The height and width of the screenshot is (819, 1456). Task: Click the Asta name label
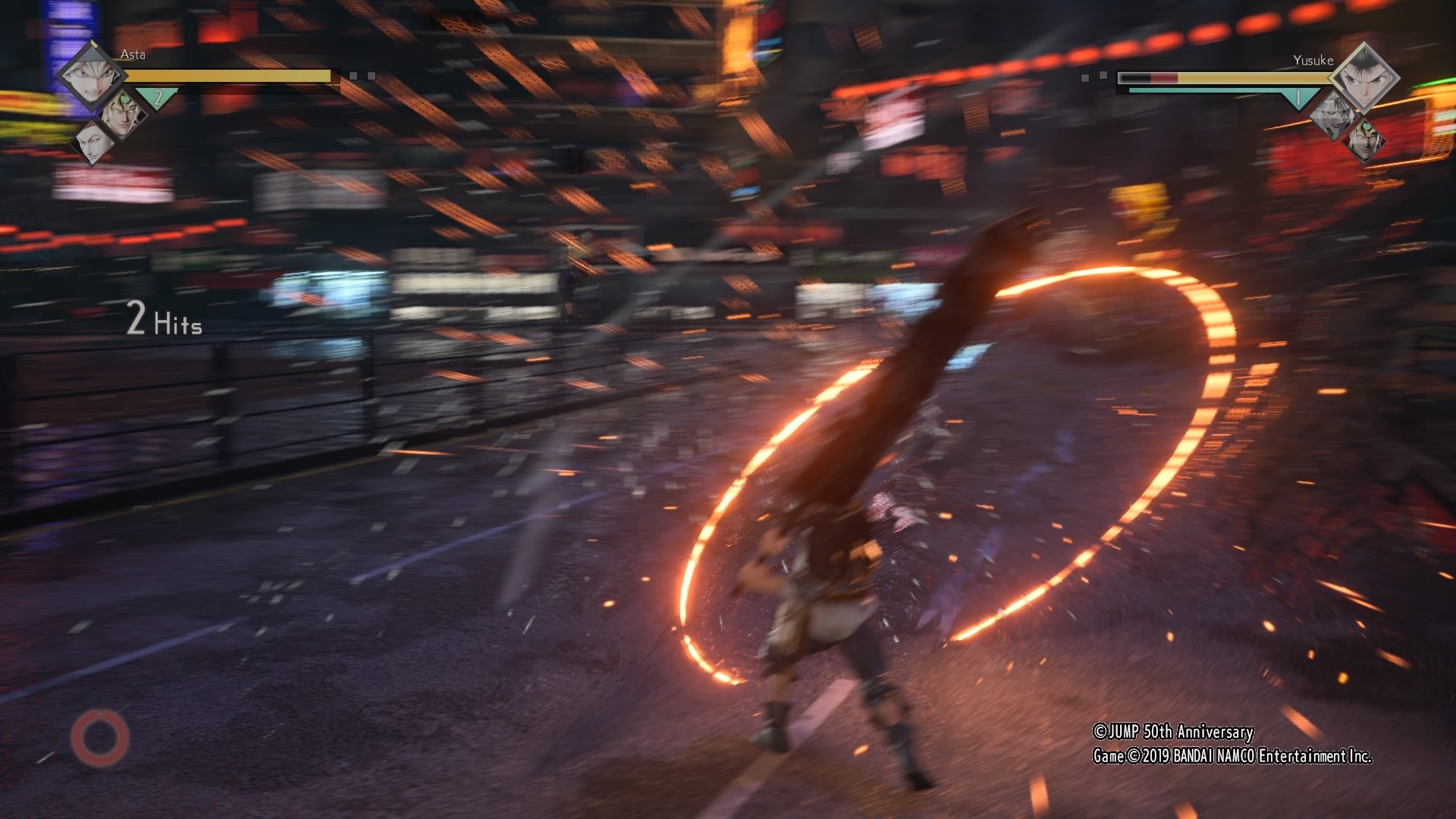pos(133,54)
